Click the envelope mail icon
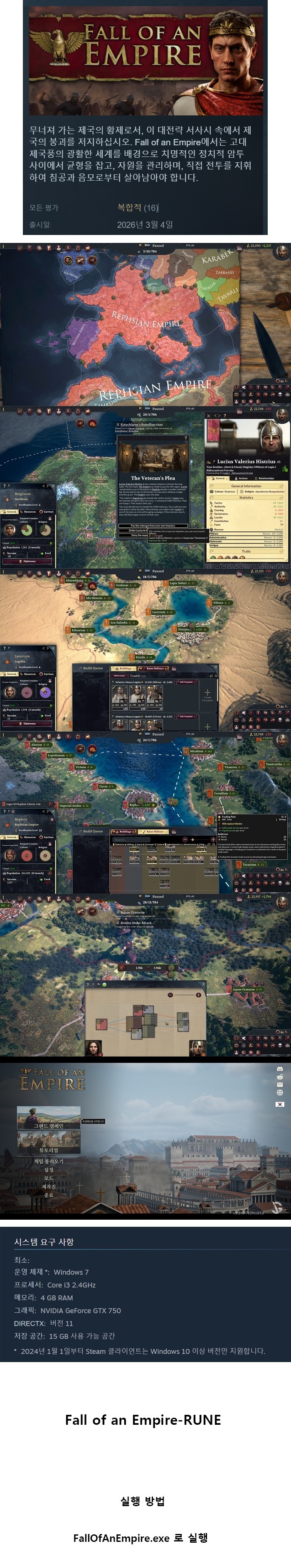This screenshot has height=1568, width=291. [280, 1084]
